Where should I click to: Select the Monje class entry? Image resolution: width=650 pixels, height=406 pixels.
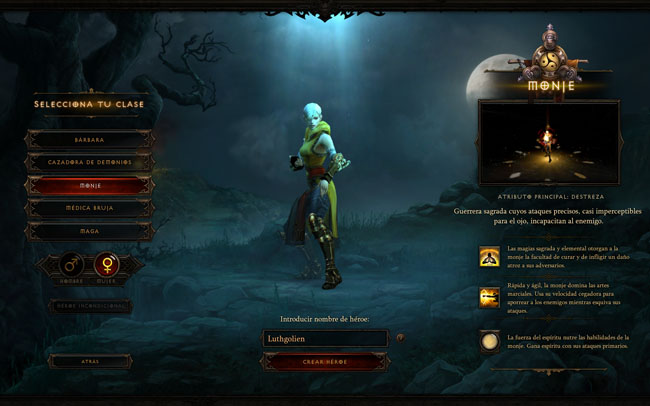click(x=90, y=186)
